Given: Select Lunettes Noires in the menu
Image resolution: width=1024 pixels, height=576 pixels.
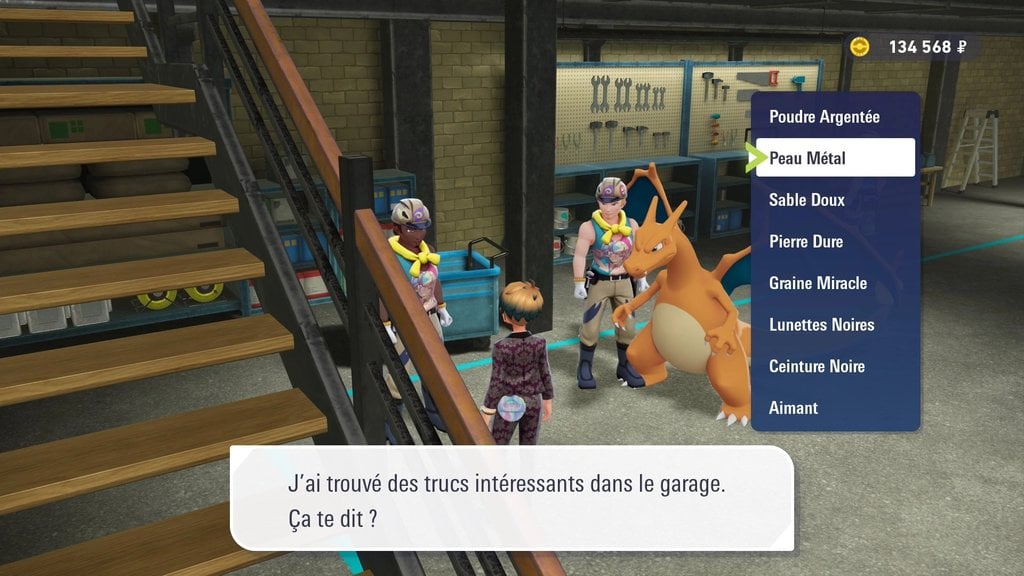Looking at the screenshot, I should (822, 324).
